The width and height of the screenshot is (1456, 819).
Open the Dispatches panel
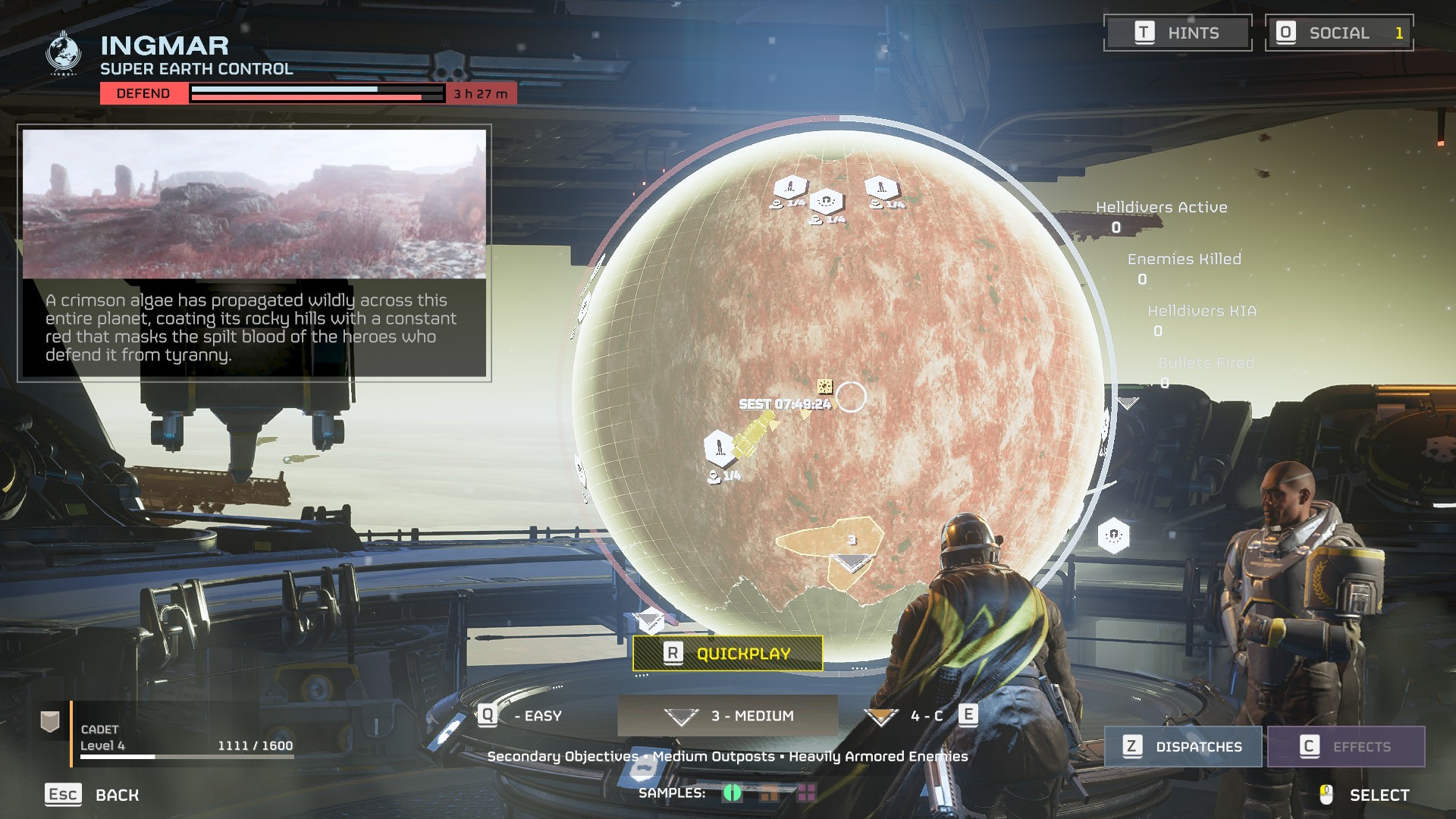(x=1183, y=747)
